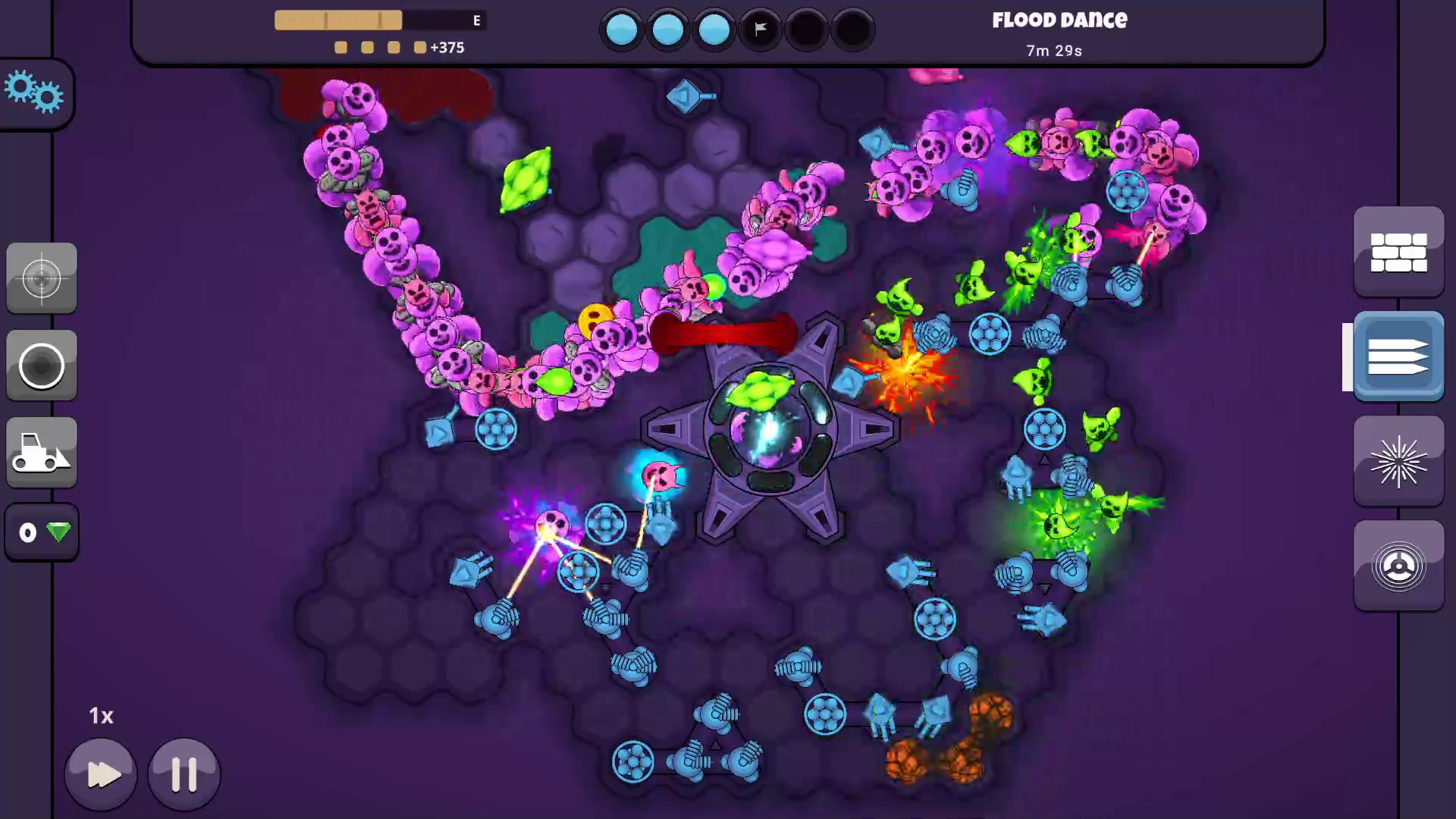The height and width of the screenshot is (819, 1456).
Task: Select the brick wall tower icon
Action: 1399,252
